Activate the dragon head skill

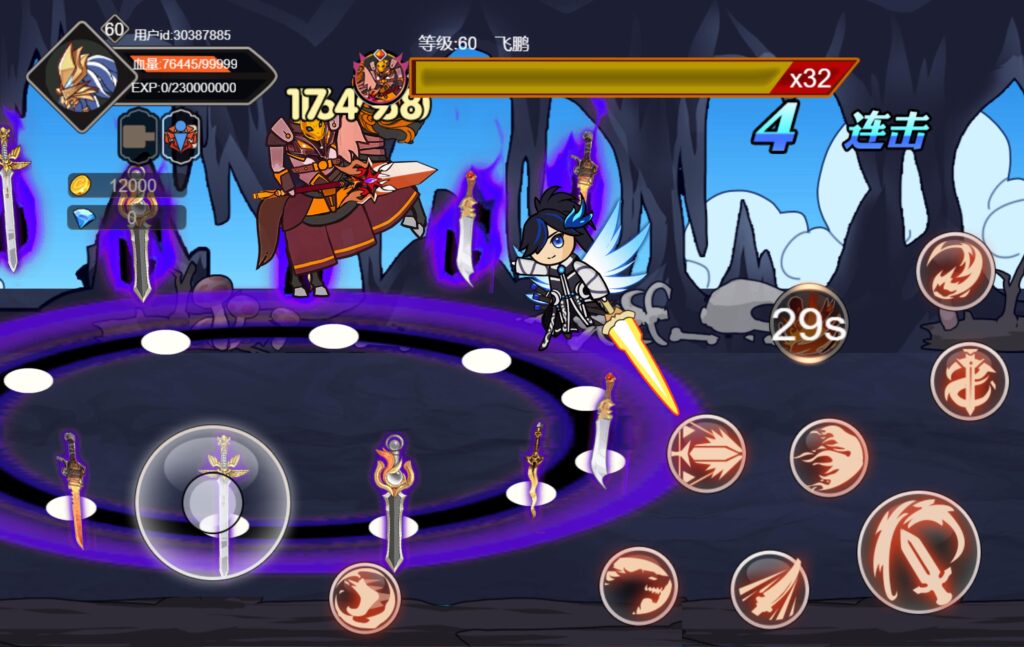638,586
